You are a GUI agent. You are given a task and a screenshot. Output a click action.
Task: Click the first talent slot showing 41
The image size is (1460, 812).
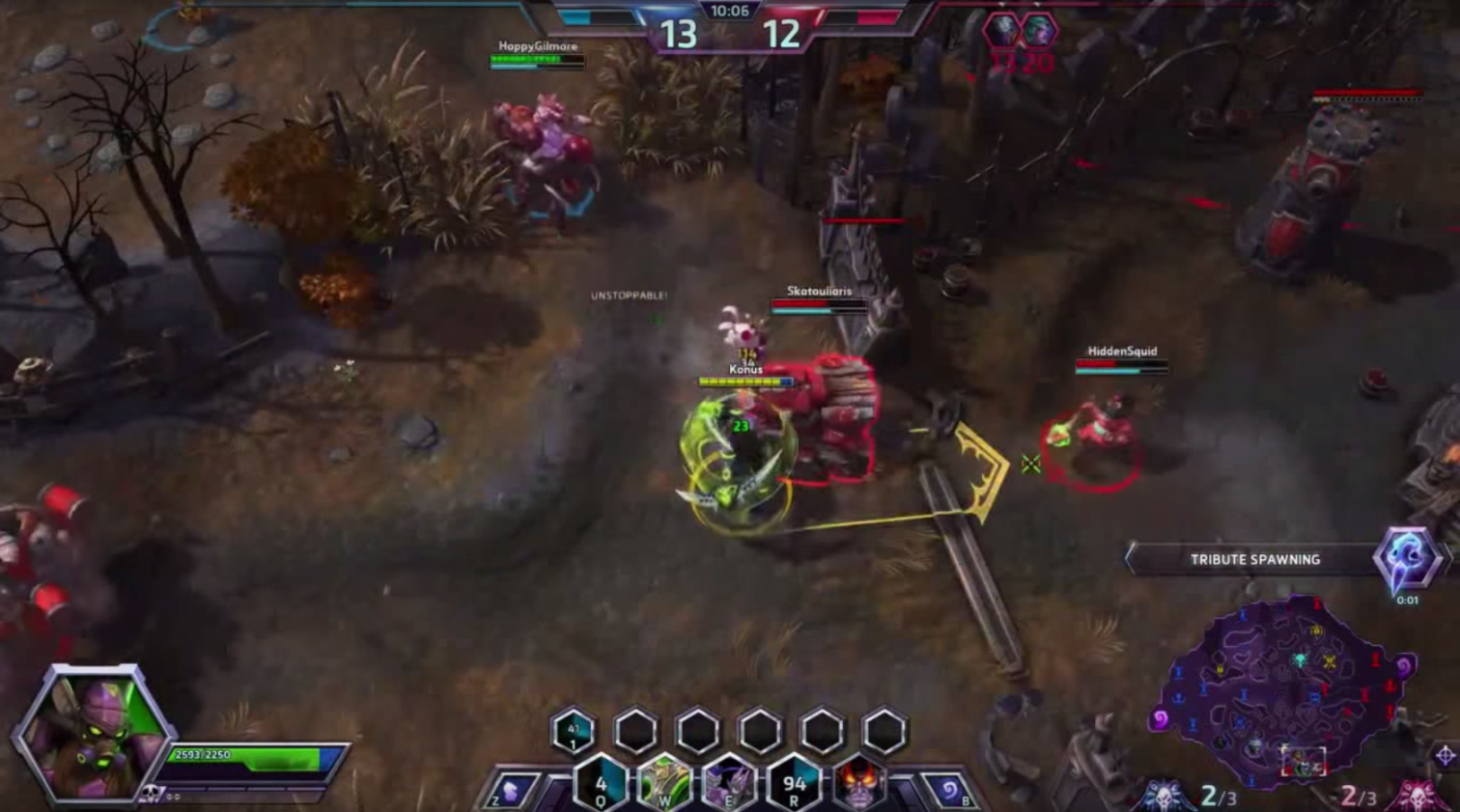click(x=574, y=732)
